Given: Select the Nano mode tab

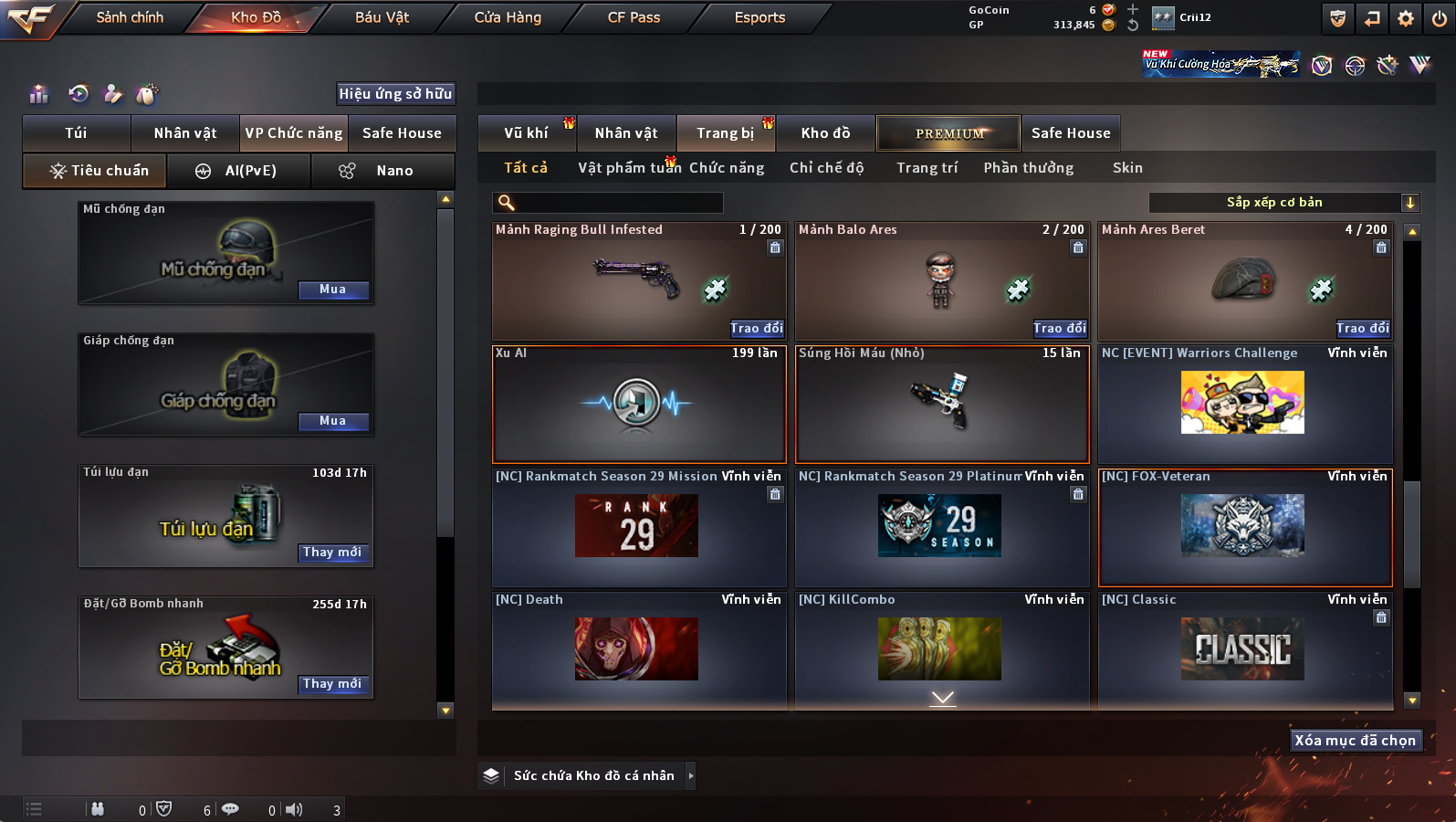Looking at the screenshot, I should [x=383, y=171].
